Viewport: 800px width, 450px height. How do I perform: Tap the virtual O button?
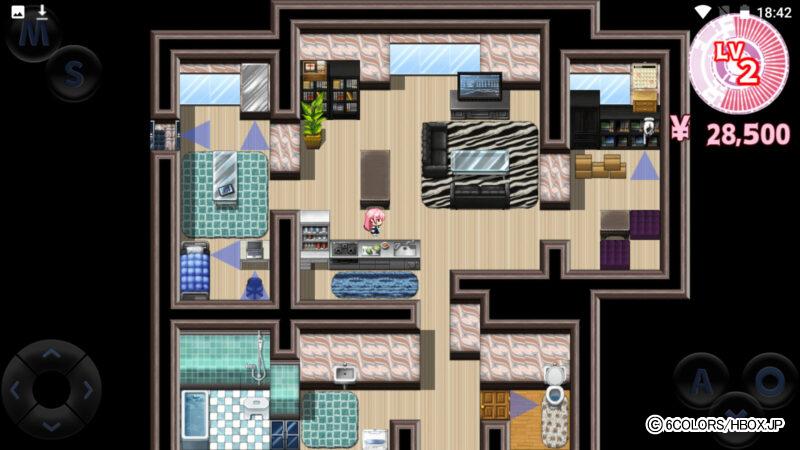[769, 380]
